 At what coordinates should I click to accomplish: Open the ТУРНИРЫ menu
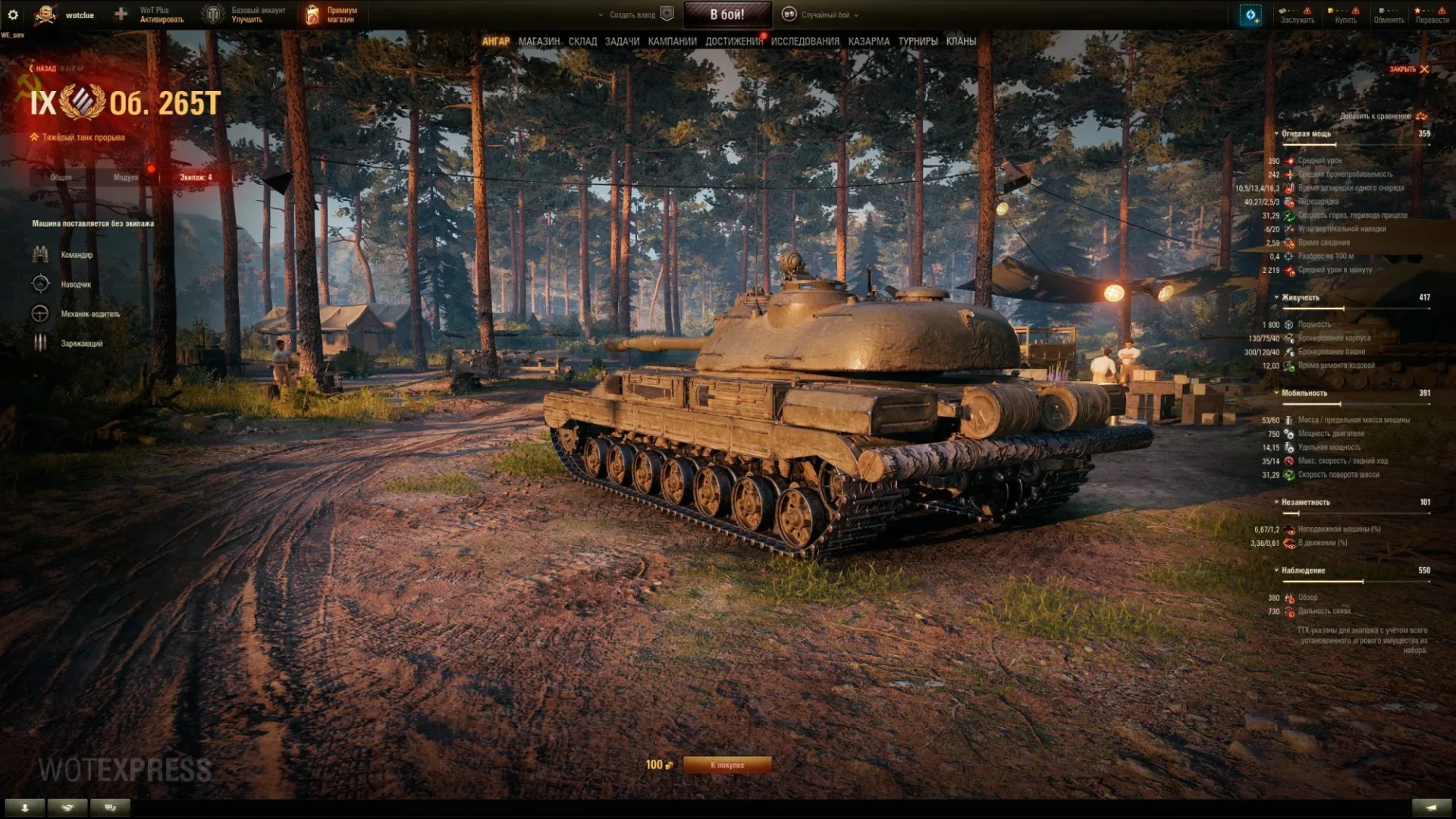(x=918, y=42)
